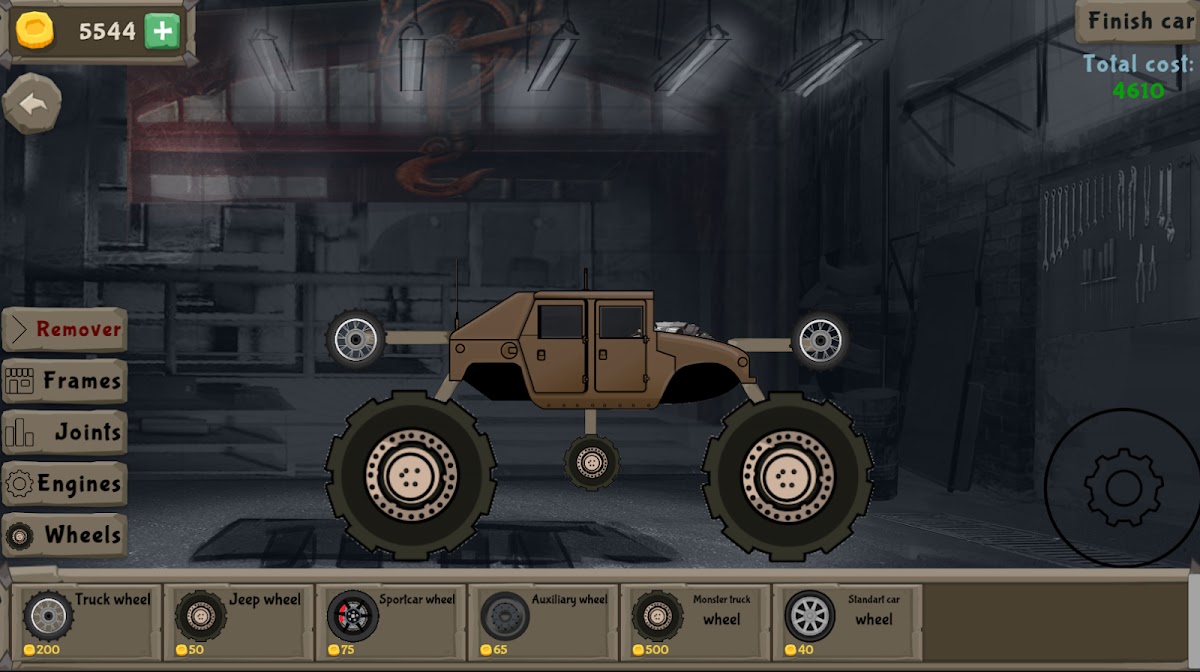This screenshot has height=672, width=1200.
Task: Finish car to complete the build
Action: (1138, 21)
